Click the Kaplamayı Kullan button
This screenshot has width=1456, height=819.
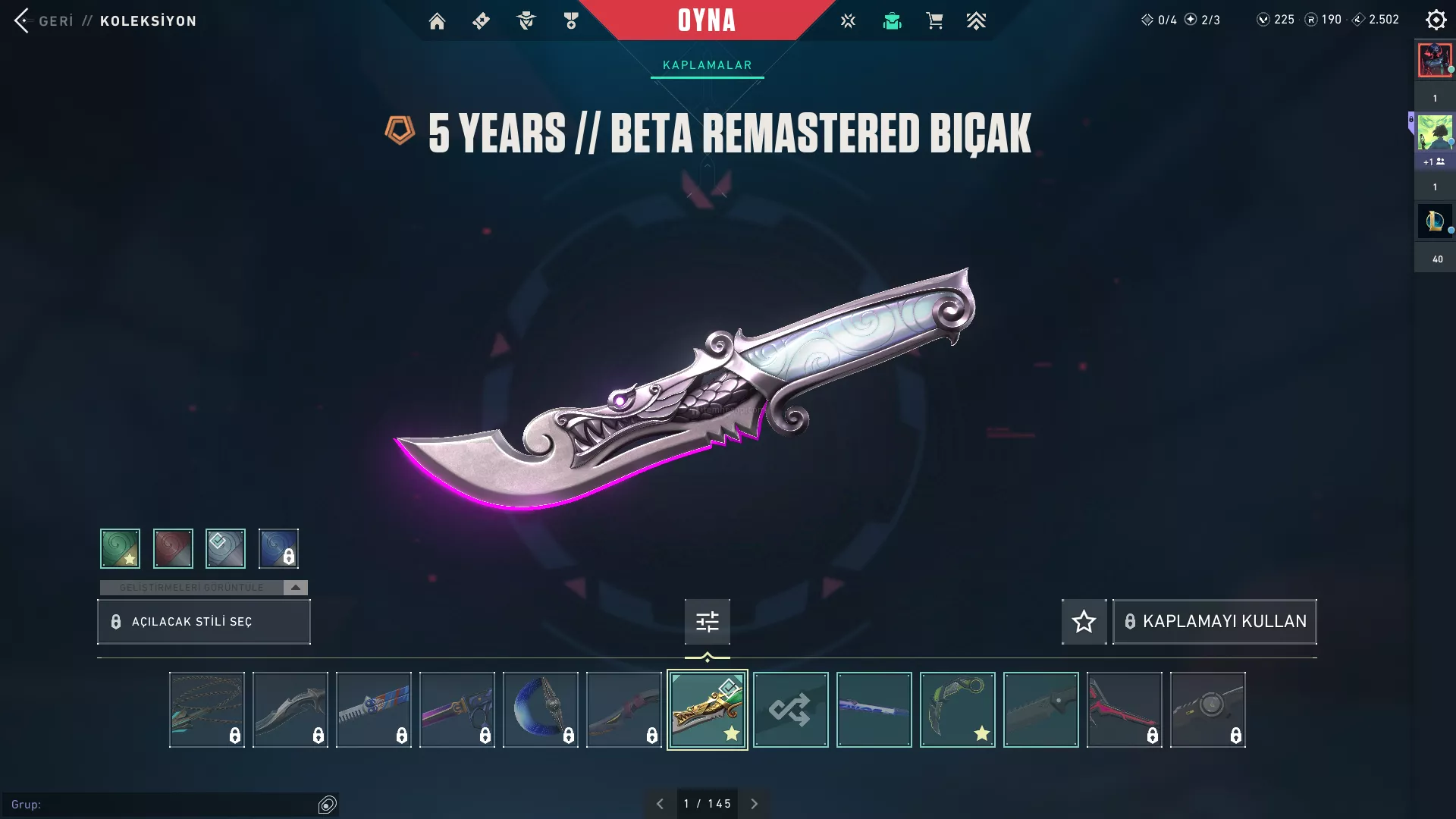click(1214, 622)
